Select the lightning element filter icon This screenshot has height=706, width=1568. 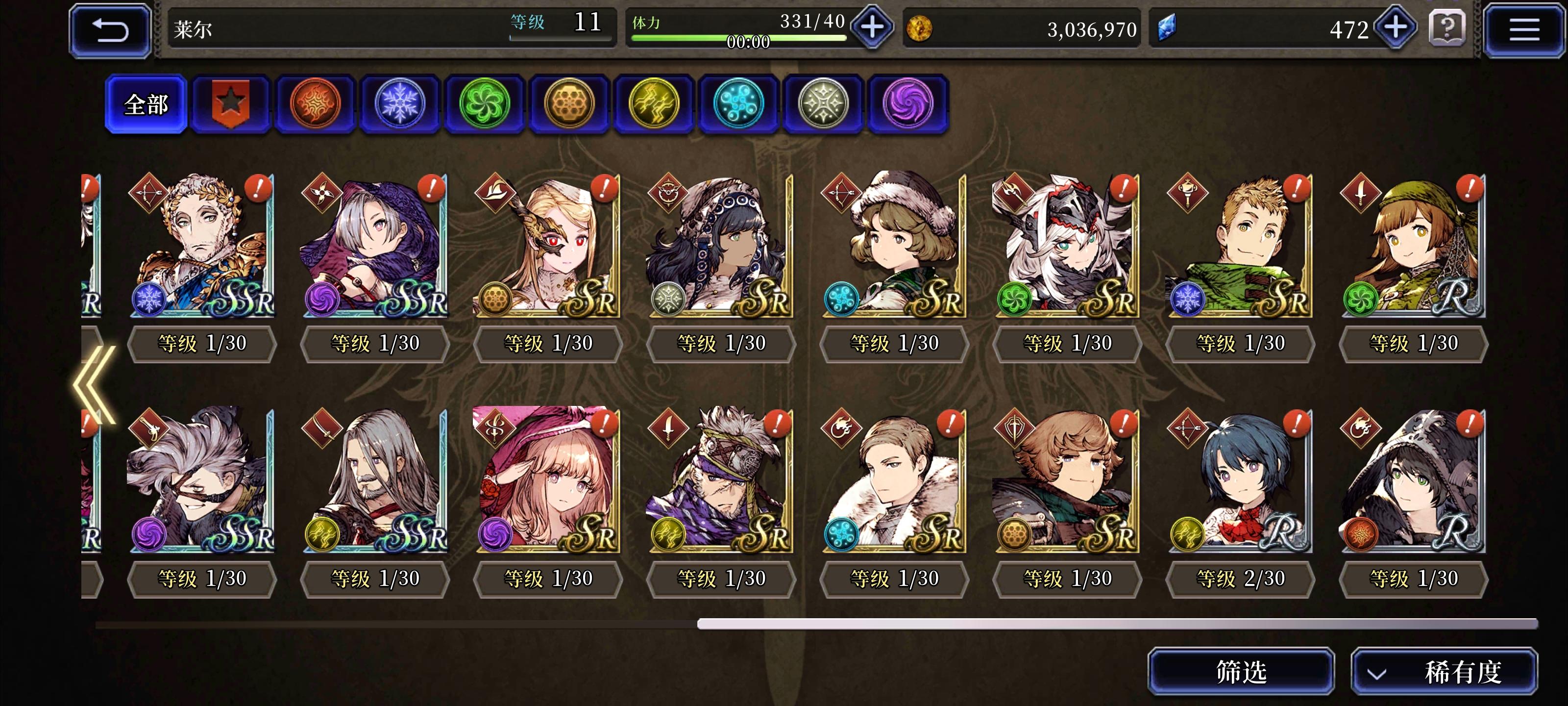656,102
